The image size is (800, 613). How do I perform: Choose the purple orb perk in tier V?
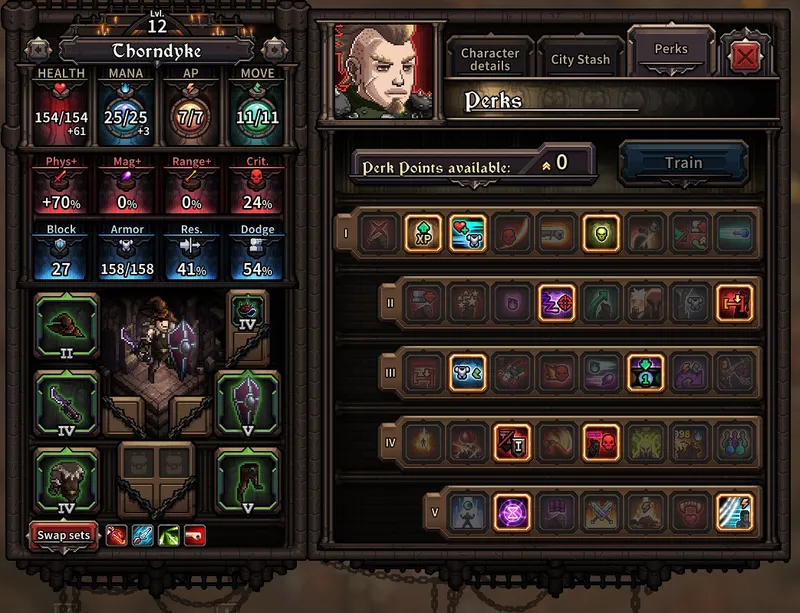[512, 511]
